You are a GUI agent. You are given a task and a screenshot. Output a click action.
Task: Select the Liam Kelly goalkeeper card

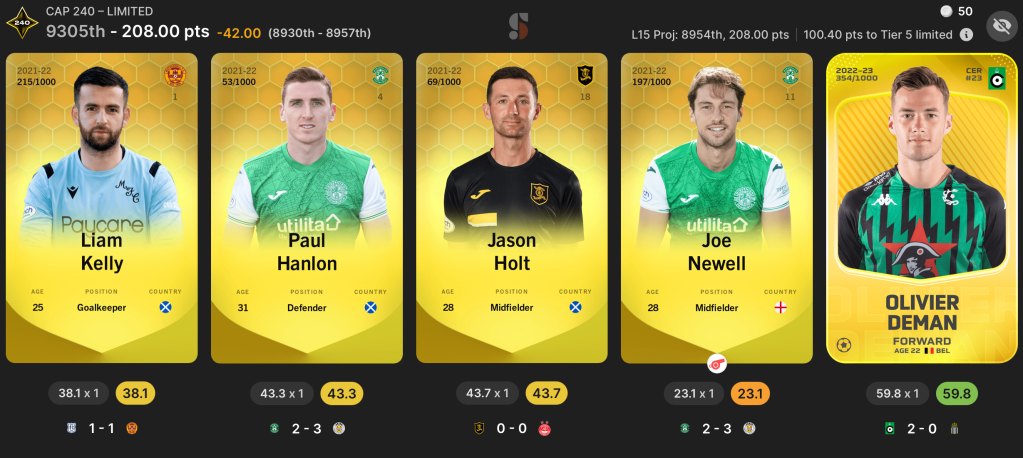[103, 207]
